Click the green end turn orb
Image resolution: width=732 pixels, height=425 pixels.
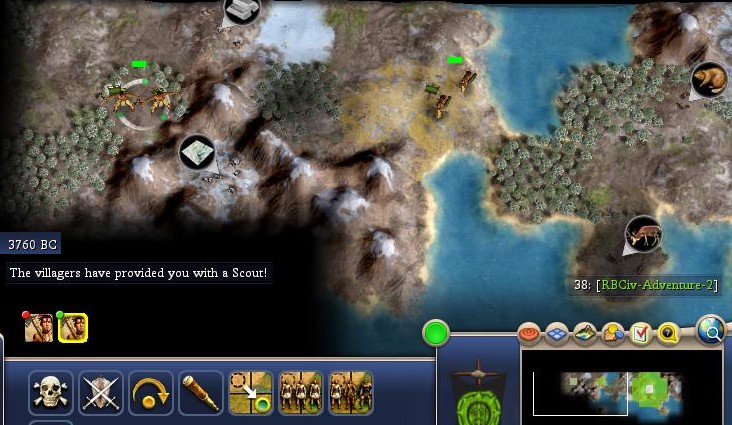(436, 333)
